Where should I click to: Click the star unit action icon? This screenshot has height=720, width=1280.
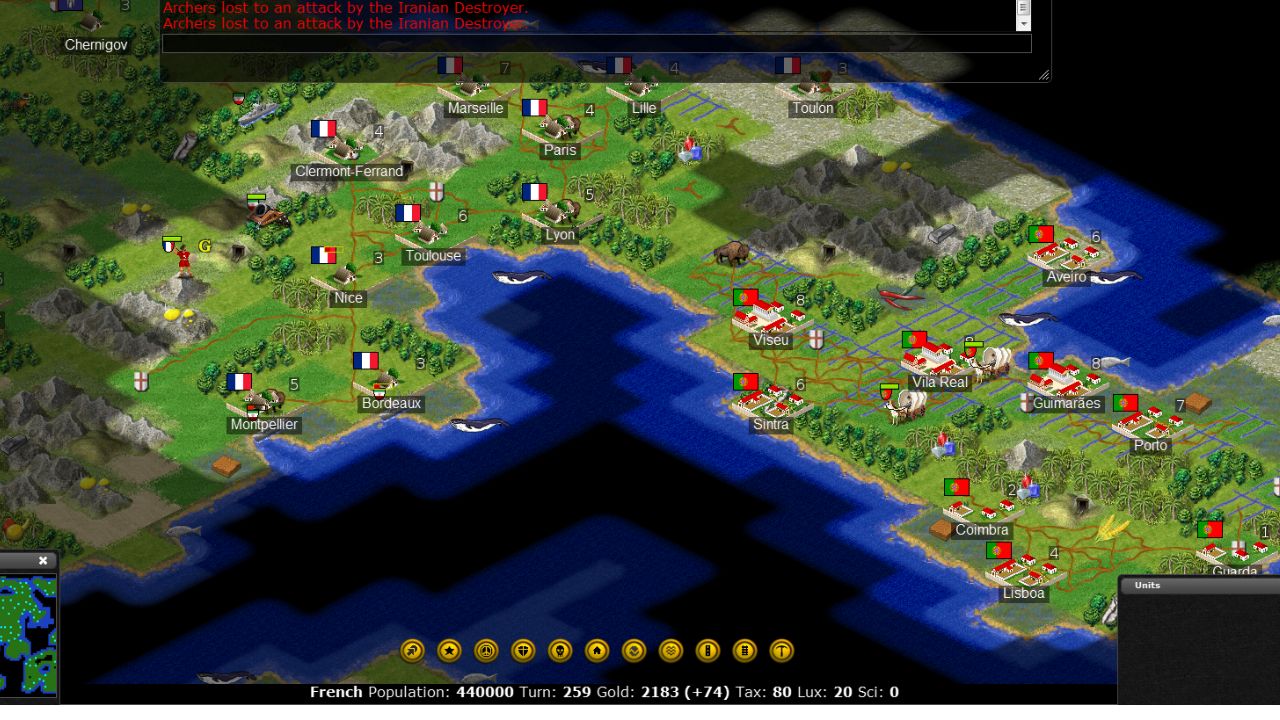448,650
